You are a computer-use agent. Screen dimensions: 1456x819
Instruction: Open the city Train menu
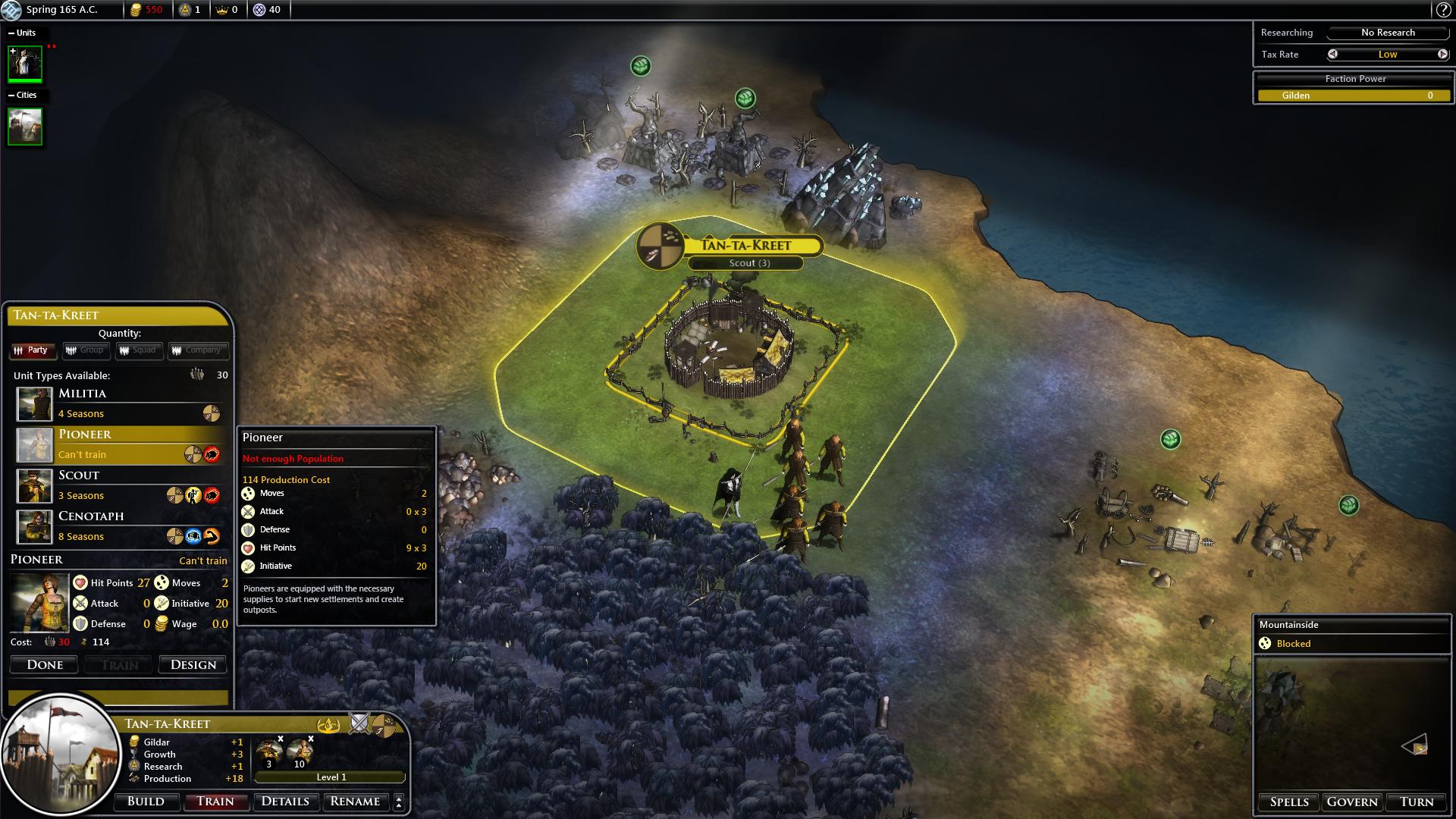click(215, 802)
